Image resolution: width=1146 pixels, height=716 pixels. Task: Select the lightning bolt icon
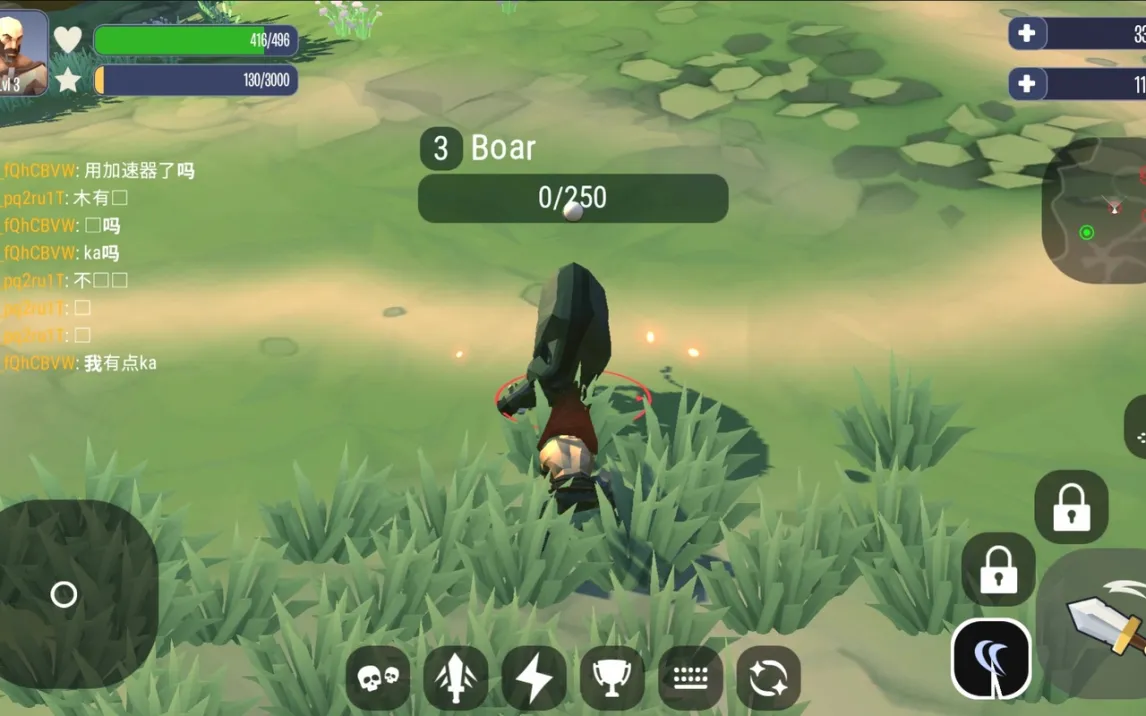coord(534,678)
